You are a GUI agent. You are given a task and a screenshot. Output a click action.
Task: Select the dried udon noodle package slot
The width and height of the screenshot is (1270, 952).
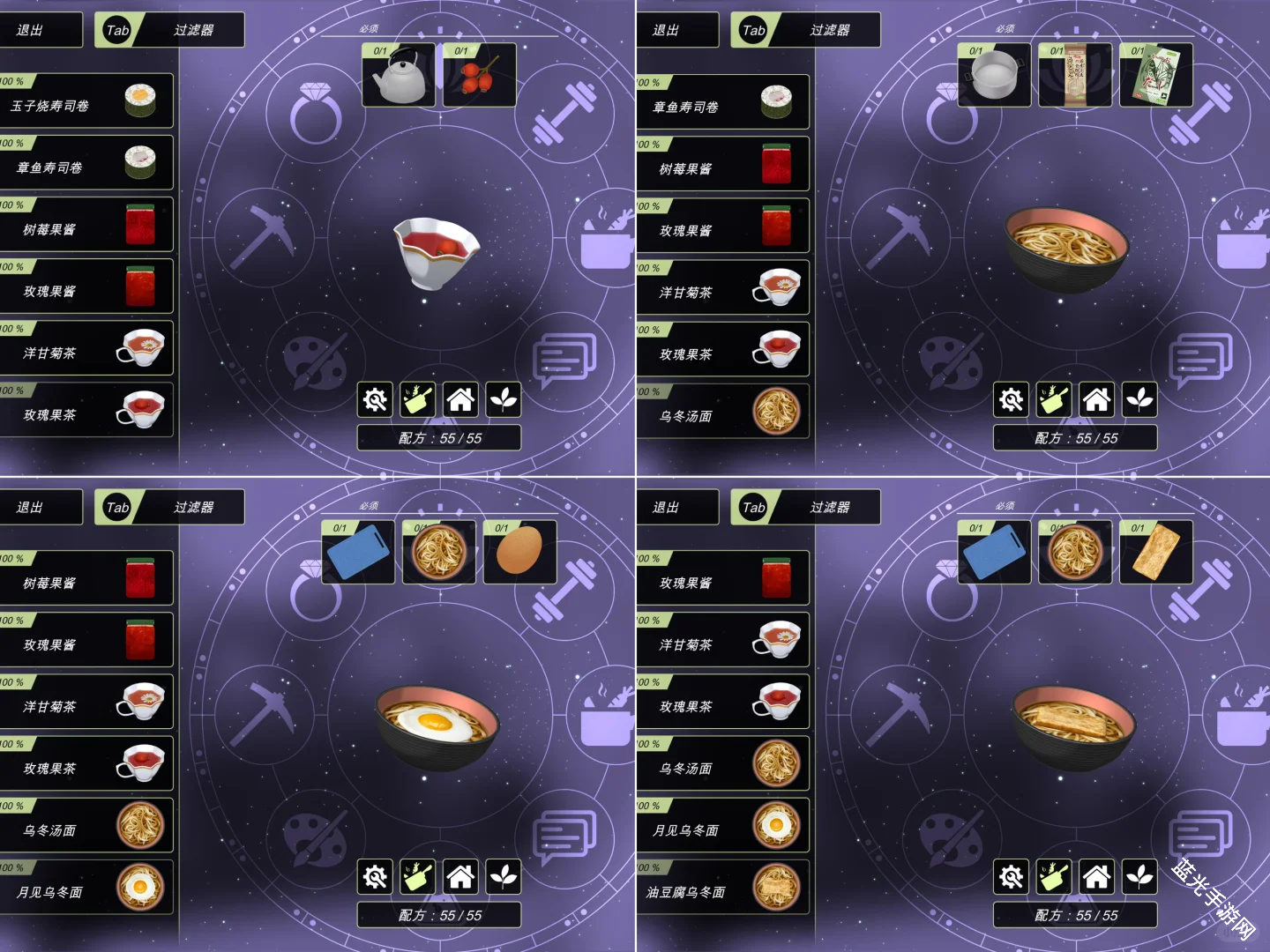[x=1075, y=76]
